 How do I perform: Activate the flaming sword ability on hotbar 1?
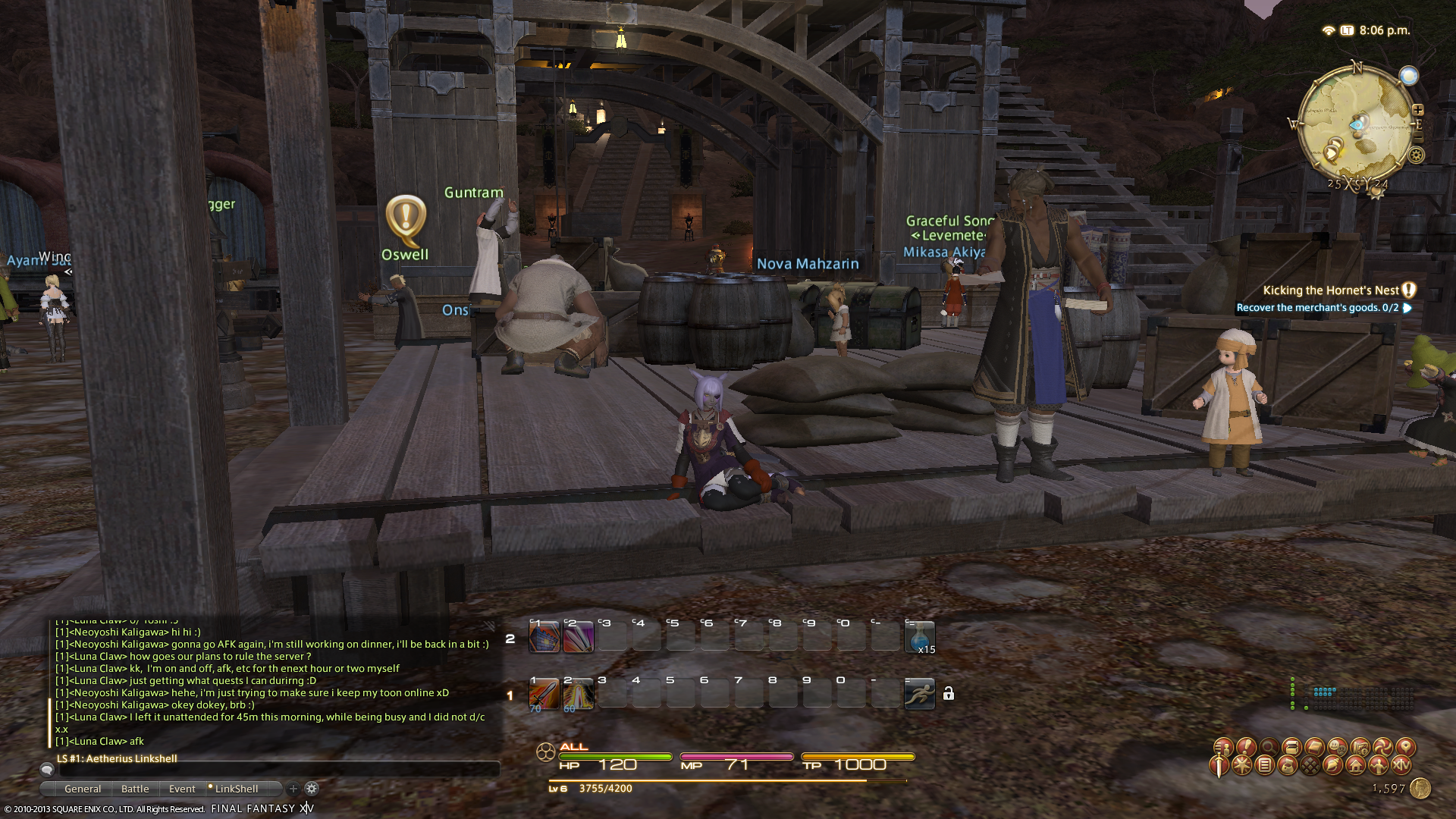544,695
